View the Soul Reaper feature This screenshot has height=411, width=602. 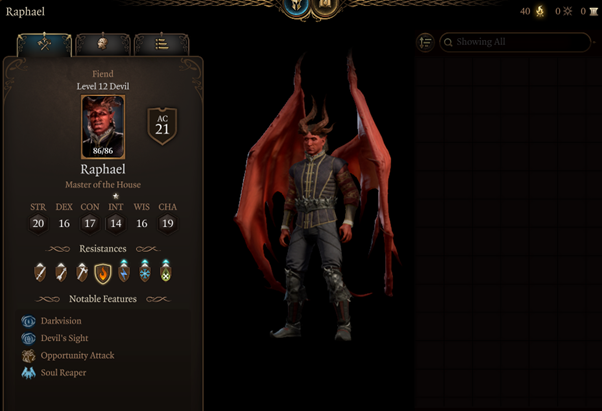point(63,372)
